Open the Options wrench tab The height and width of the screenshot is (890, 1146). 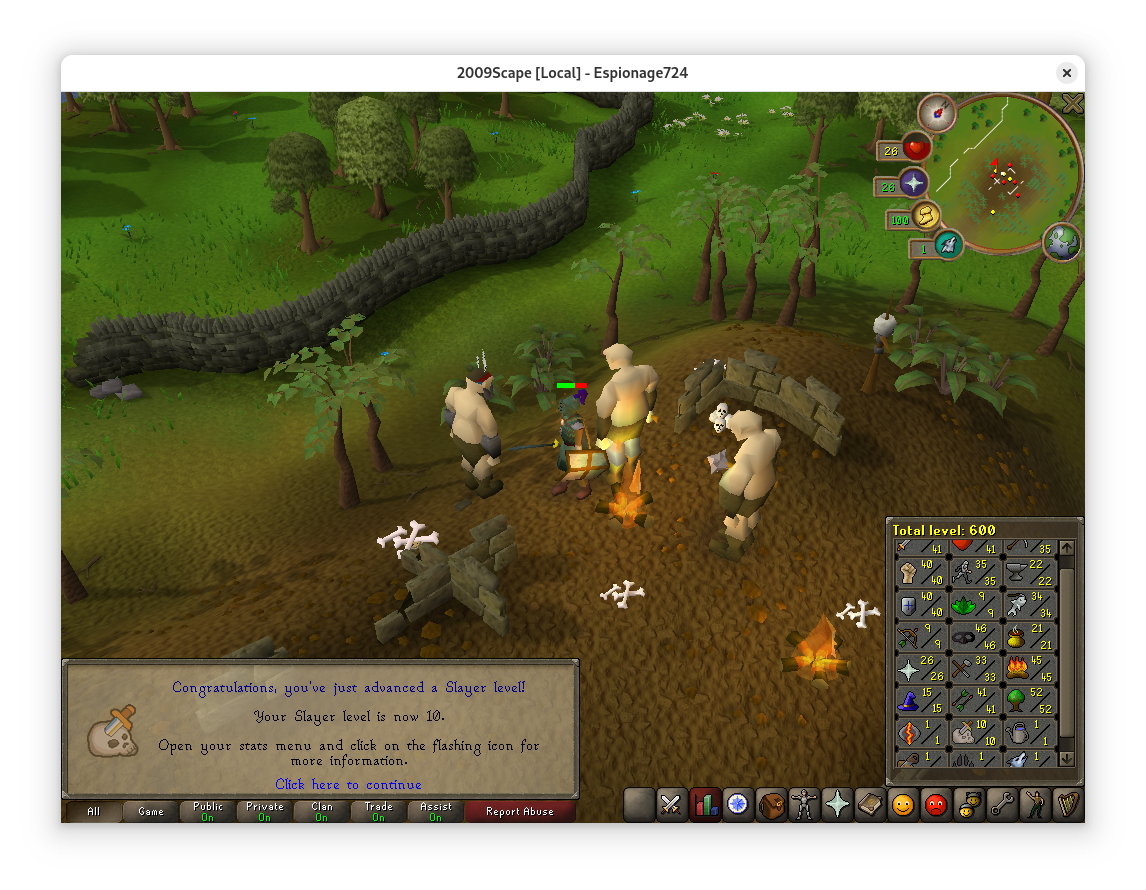[1001, 804]
